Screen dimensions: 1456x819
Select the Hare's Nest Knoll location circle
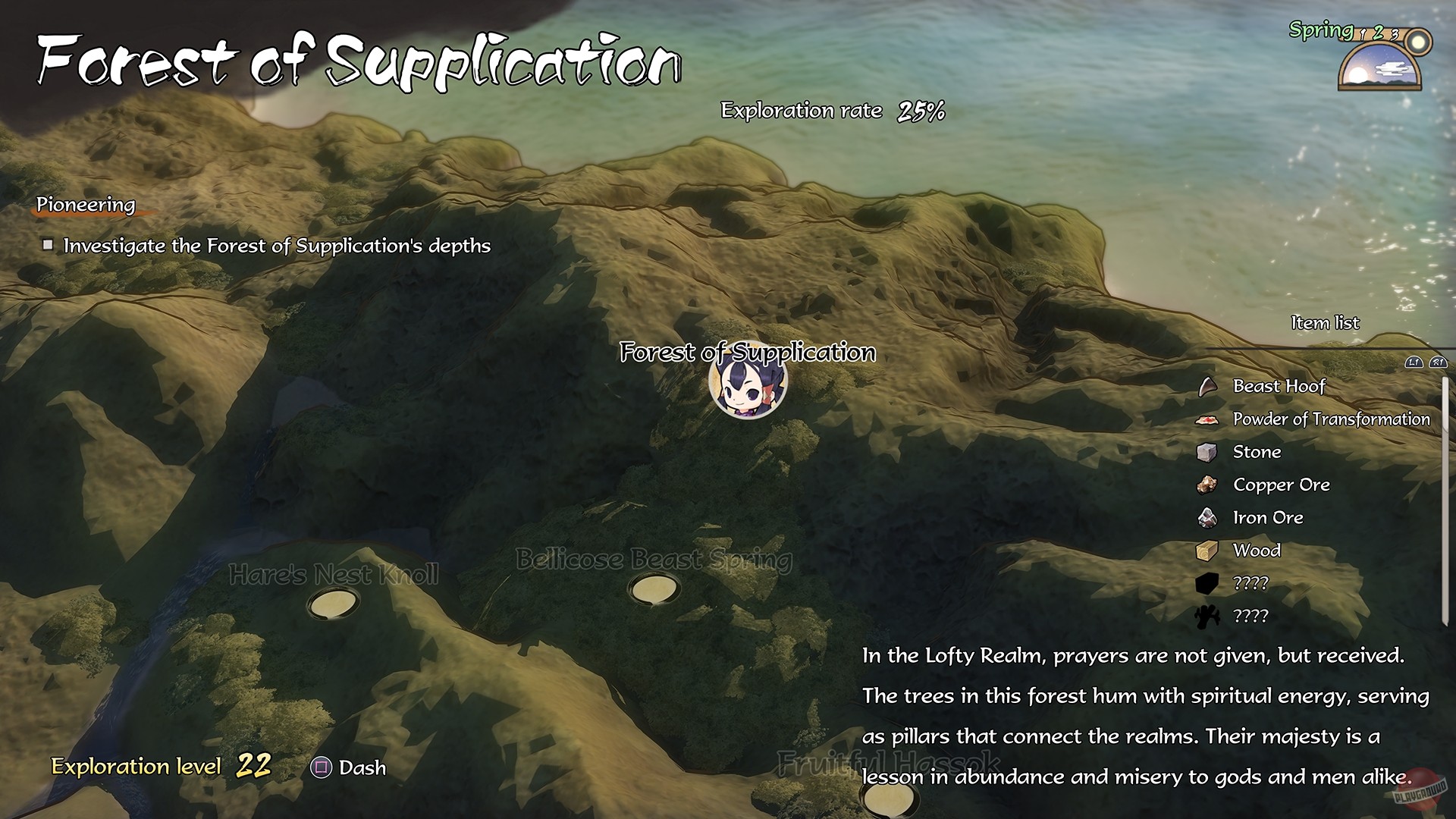[x=334, y=604]
